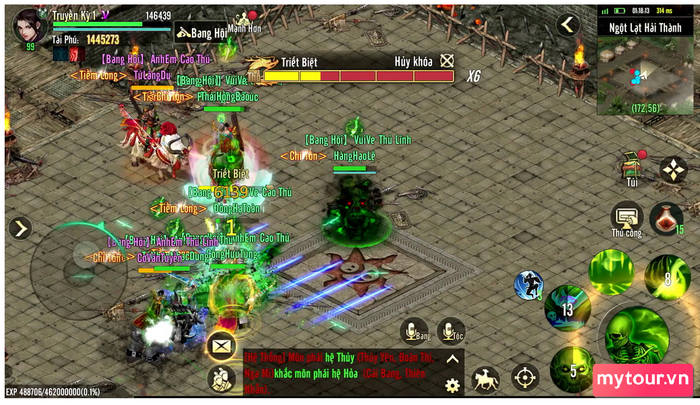Trigger the skill showing cooldown 13
This screenshot has width=700, height=405.
pos(568,308)
